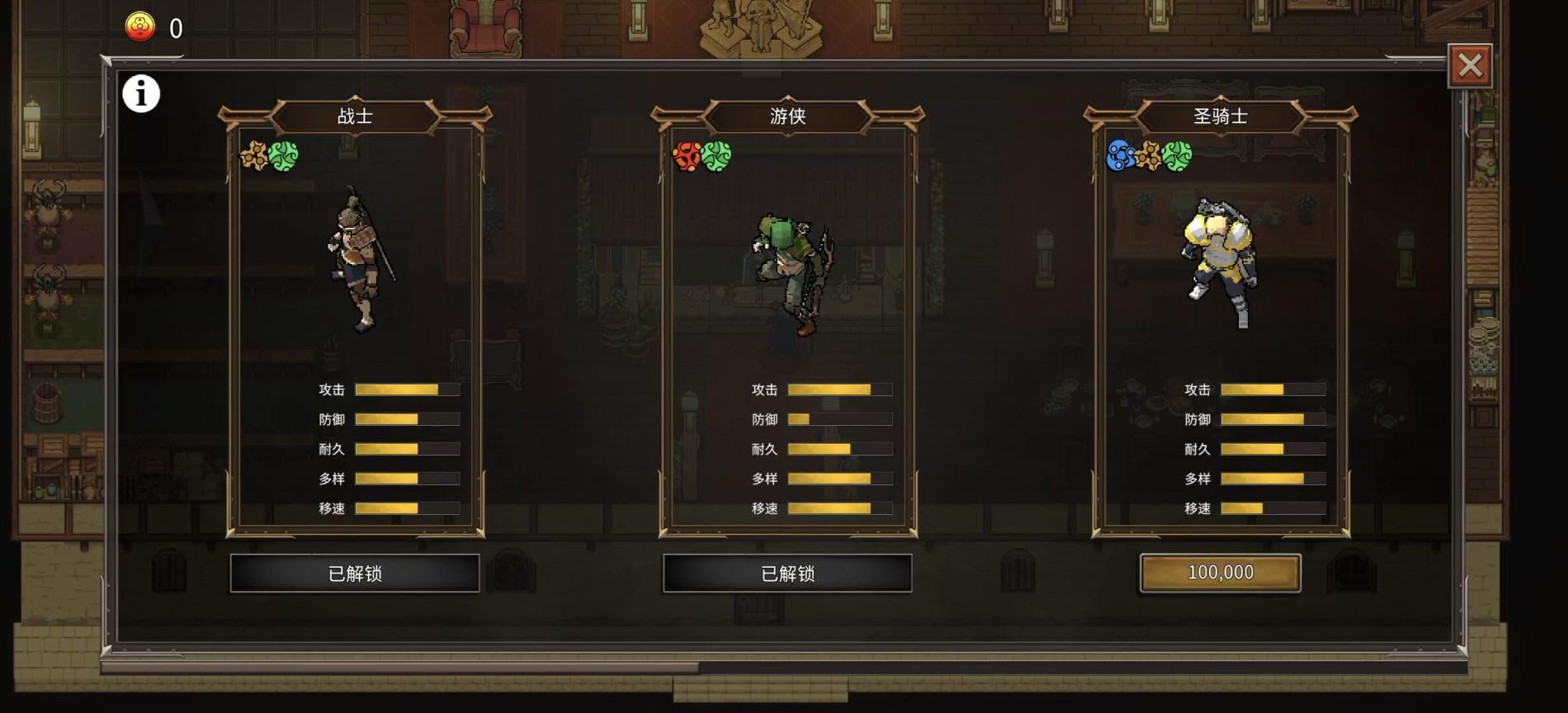Click the 防御 stat label of the Paladin
Image resolution: width=1568 pixels, height=713 pixels.
pyautogui.click(x=1197, y=418)
